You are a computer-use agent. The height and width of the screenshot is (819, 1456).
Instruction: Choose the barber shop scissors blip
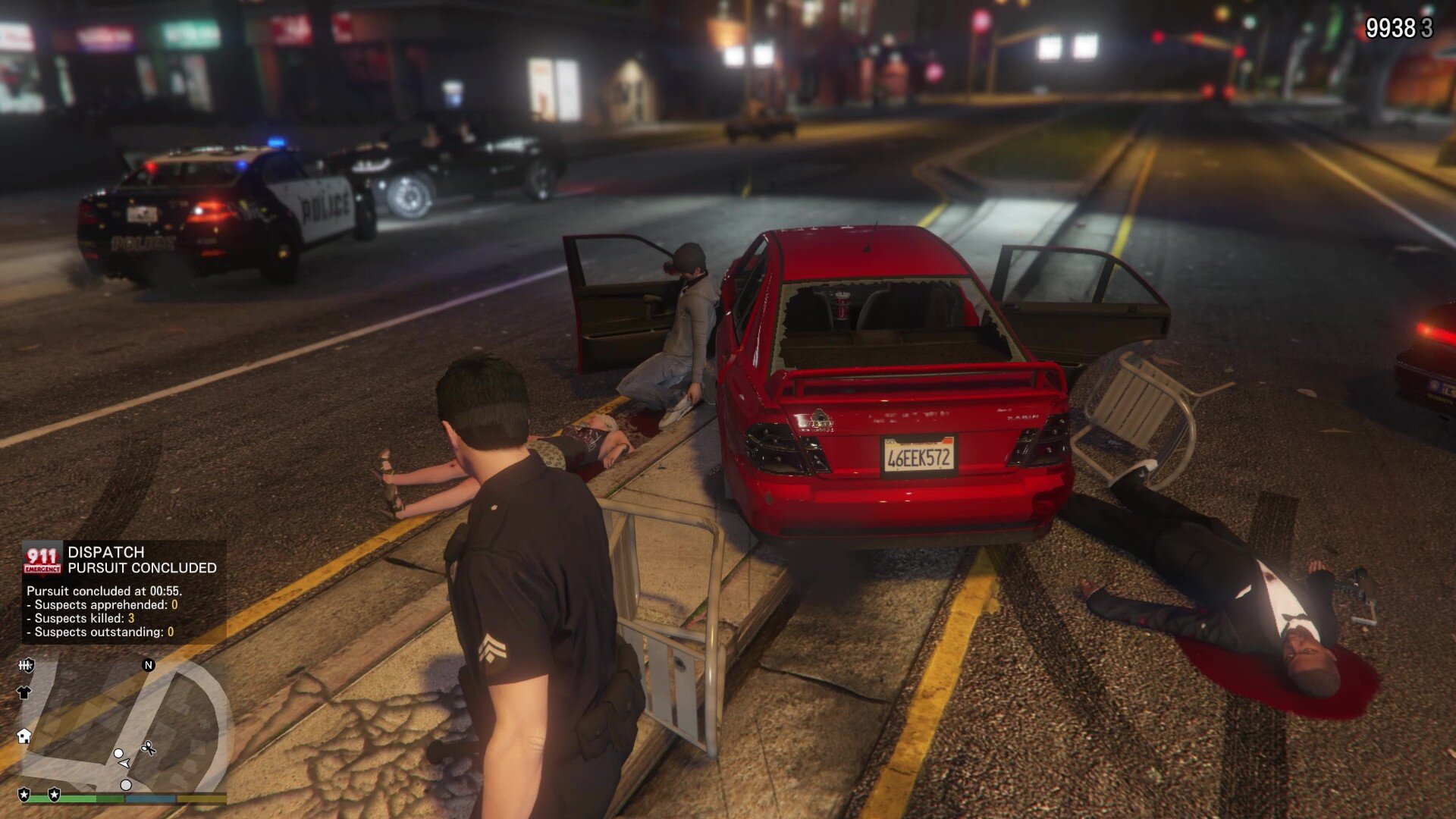tap(148, 748)
